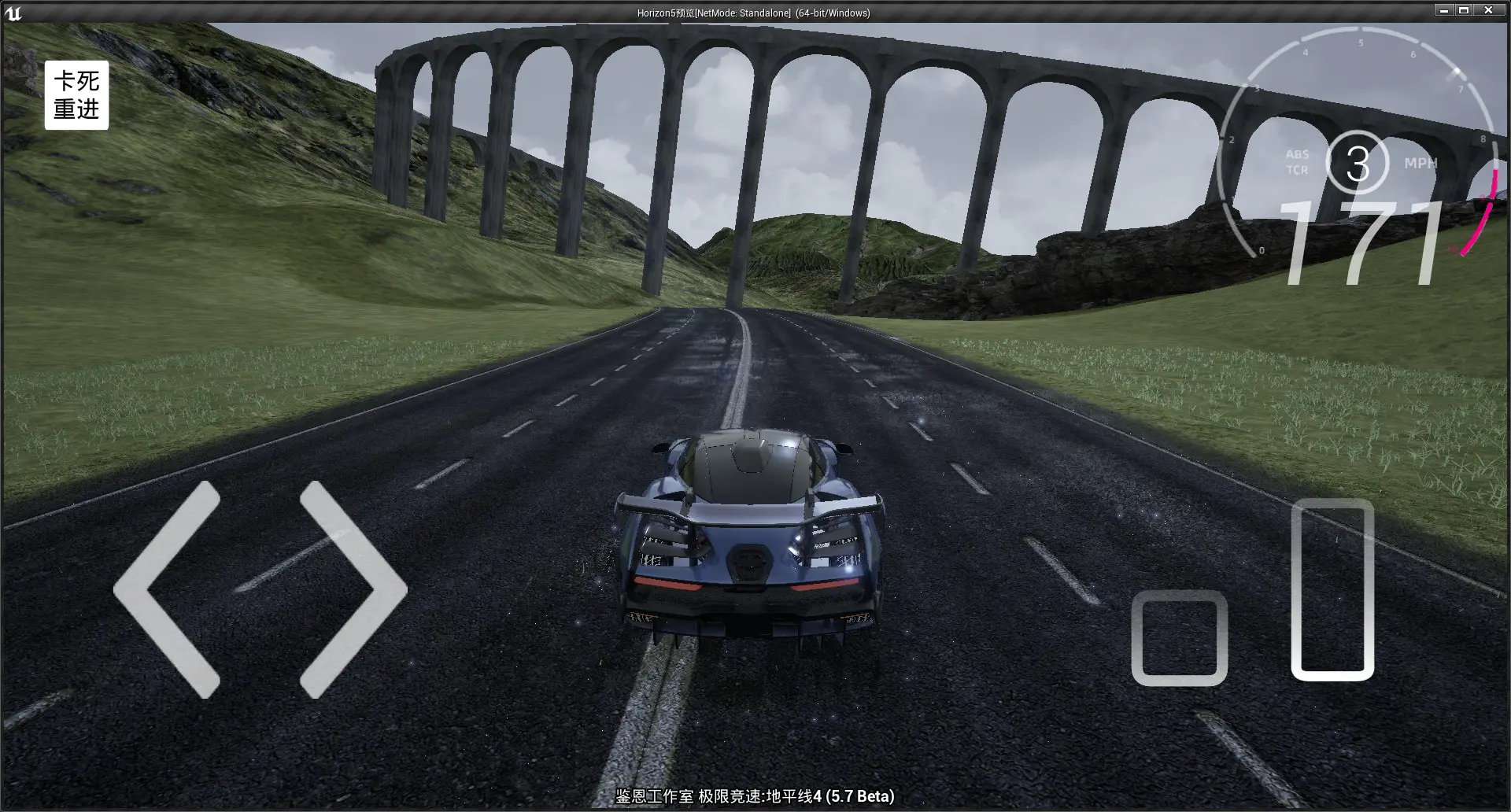Close the game preview window
1511x812 pixels.
point(1488,11)
